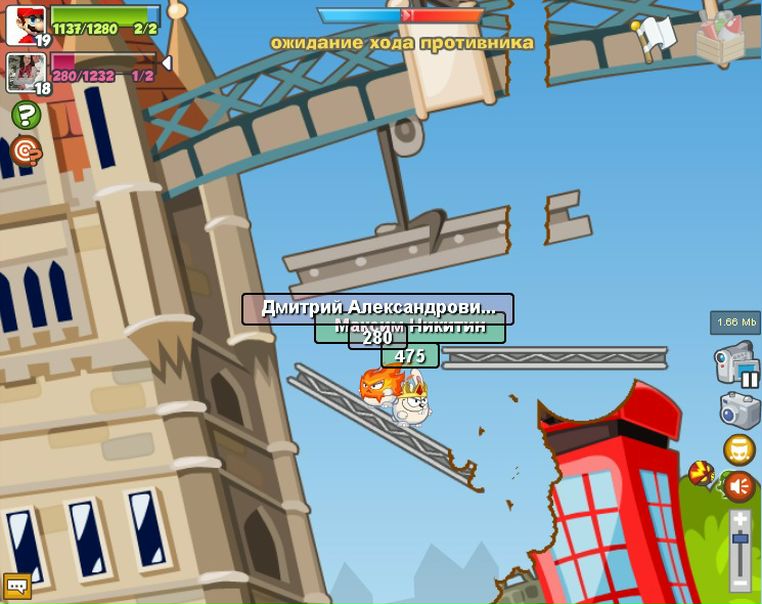Toggle the sound speaker button
The height and width of the screenshot is (604, 762).
(739, 487)
